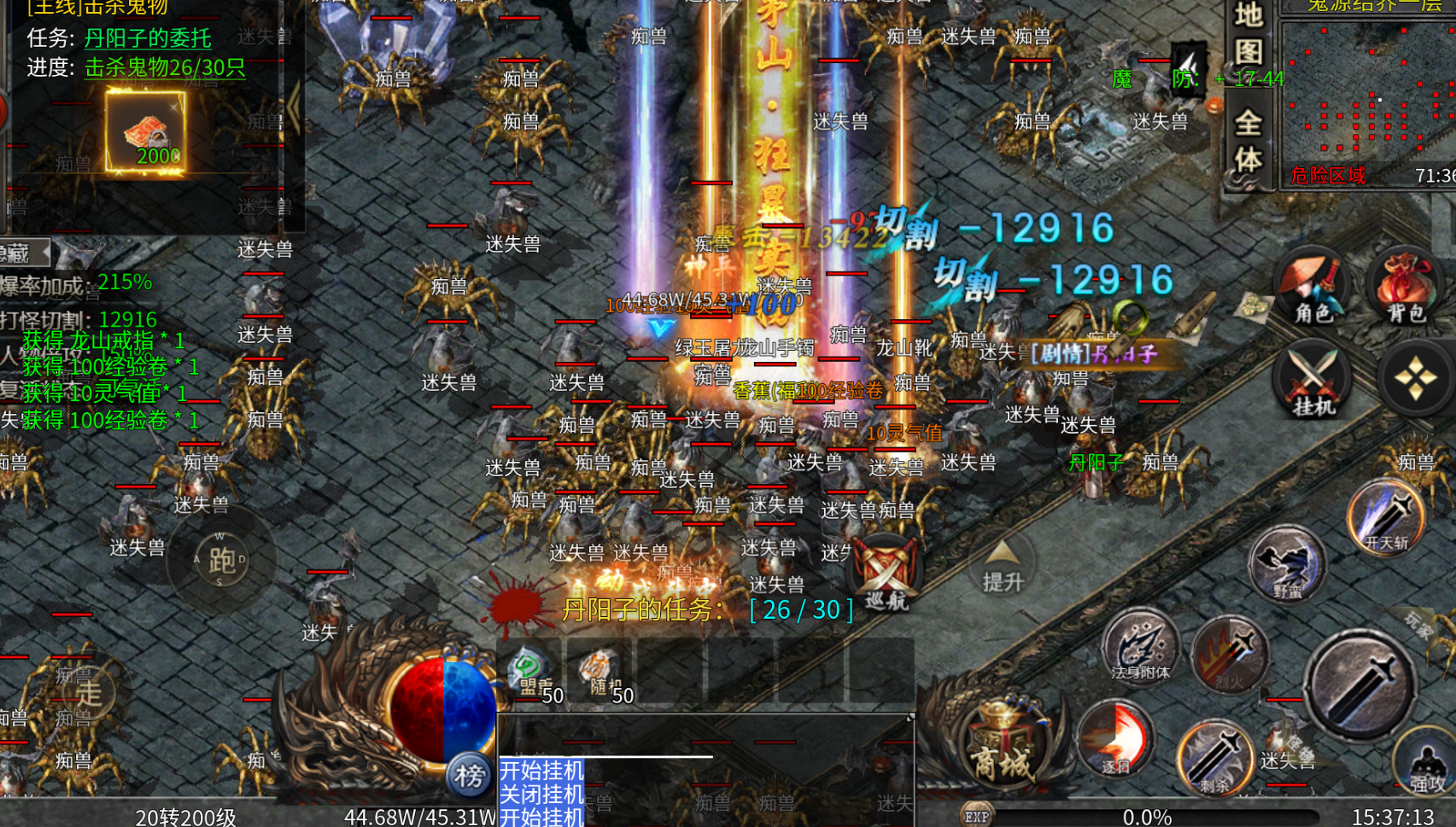Select the 地图 map tab
The image size is (1456, 827).
coord(1248,34)
